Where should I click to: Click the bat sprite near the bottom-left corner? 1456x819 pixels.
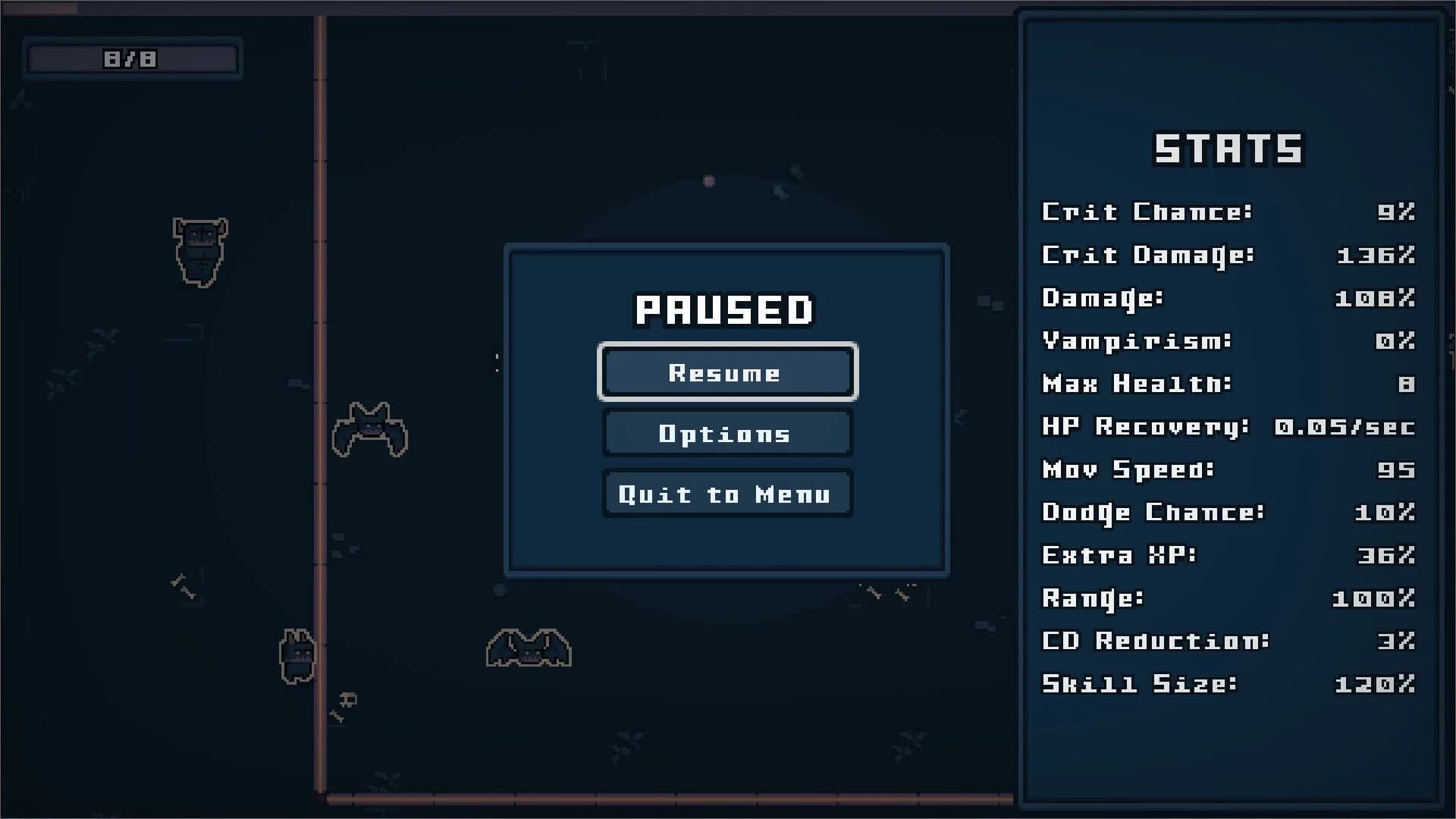coord(300,654)
